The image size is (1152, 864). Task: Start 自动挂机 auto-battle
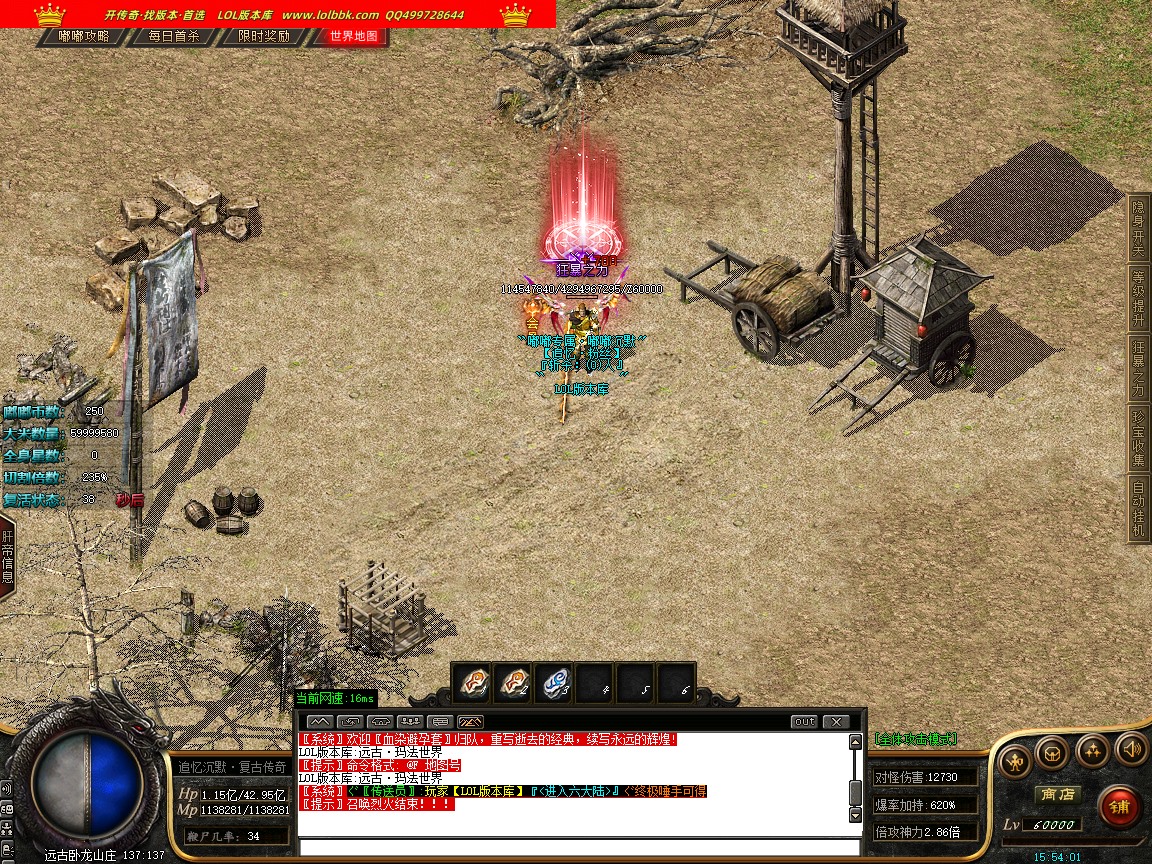1138,509
